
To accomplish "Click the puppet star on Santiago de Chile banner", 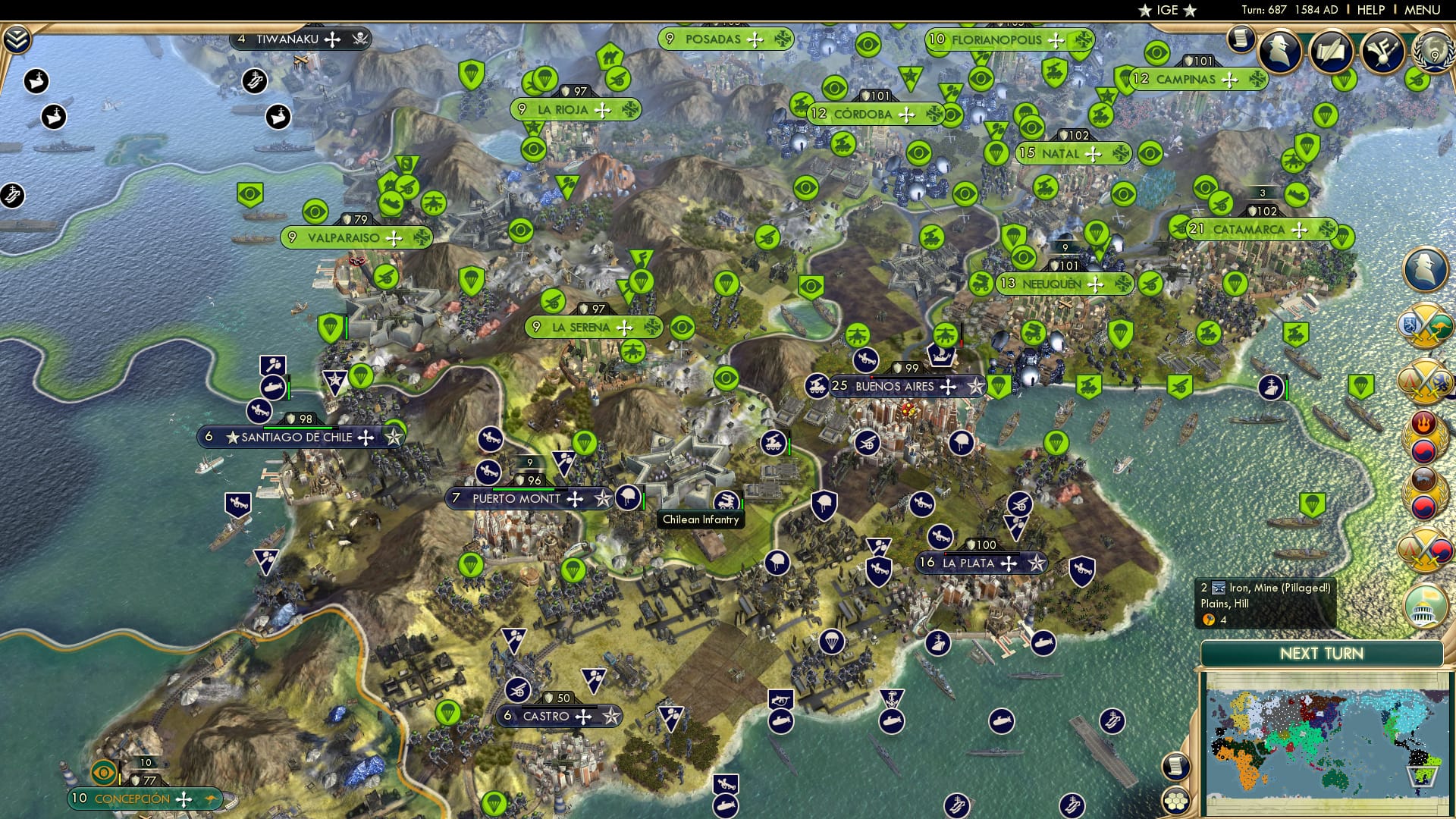I will point(394,438).
